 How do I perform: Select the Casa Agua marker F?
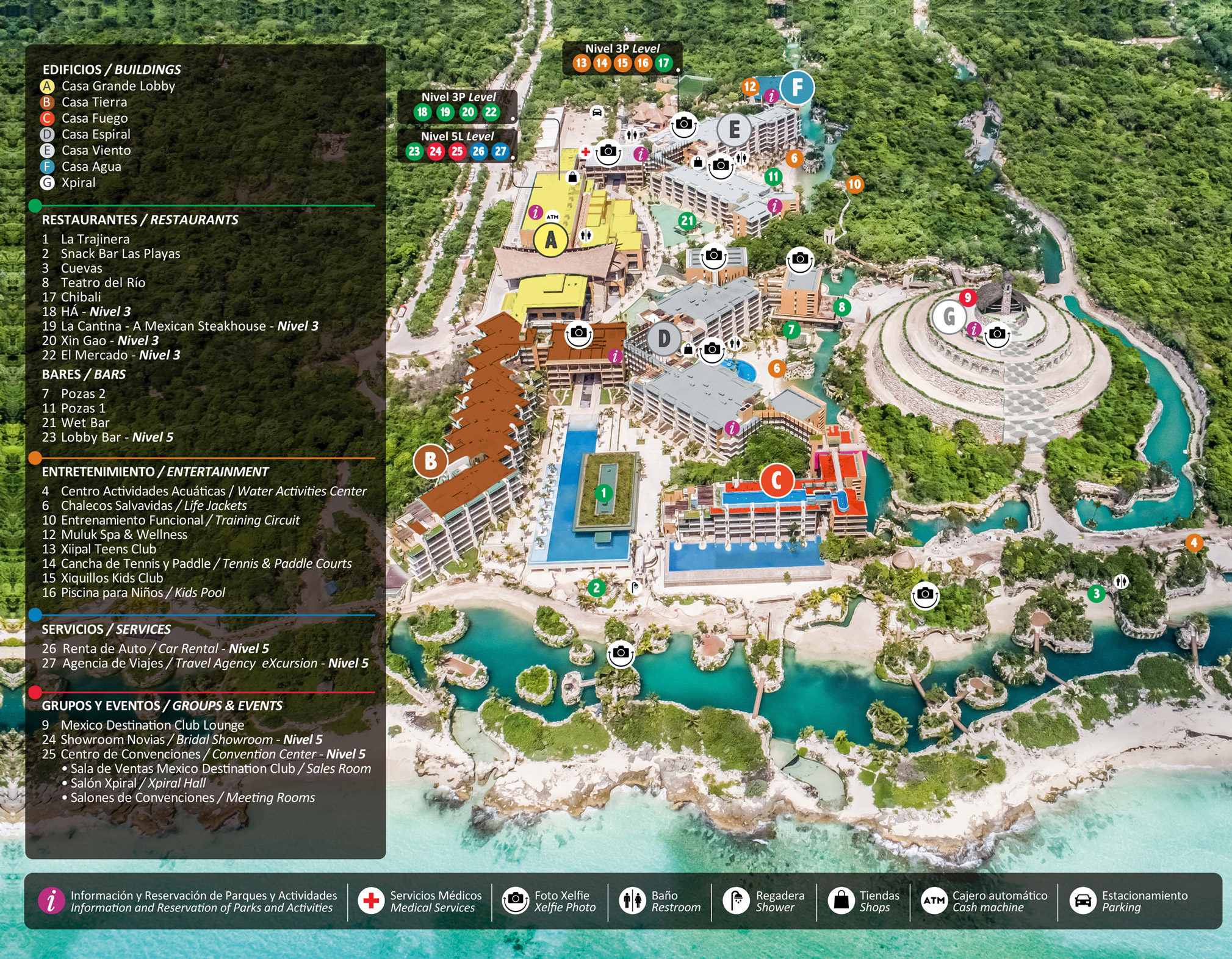pos(796,88)
